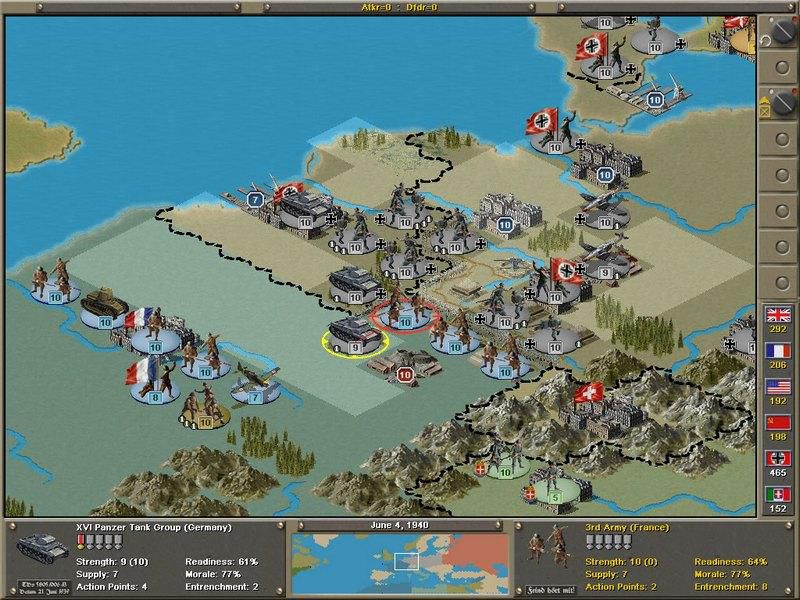Choose the French flag in the sidebar

tap(777, 350)
